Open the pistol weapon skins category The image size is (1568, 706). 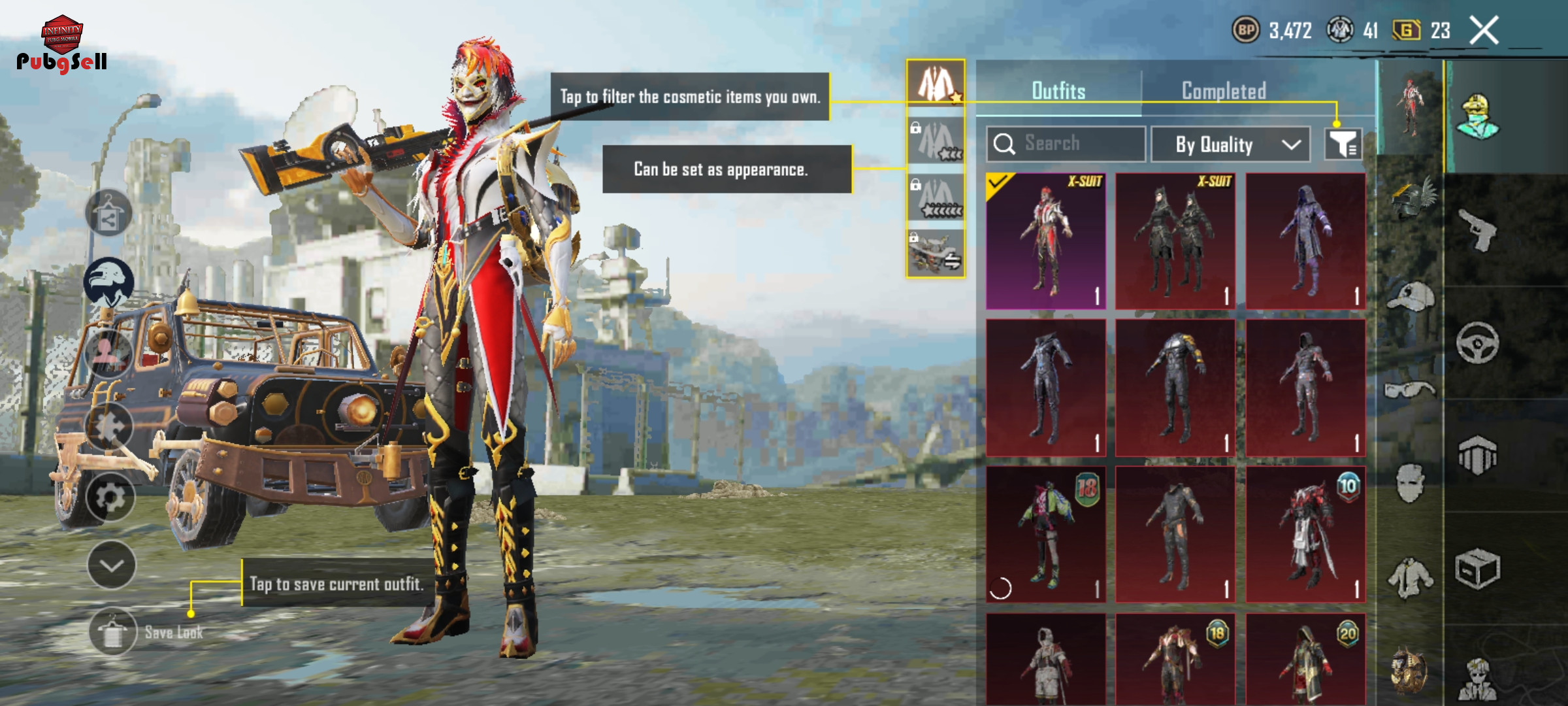[1478, 230]
